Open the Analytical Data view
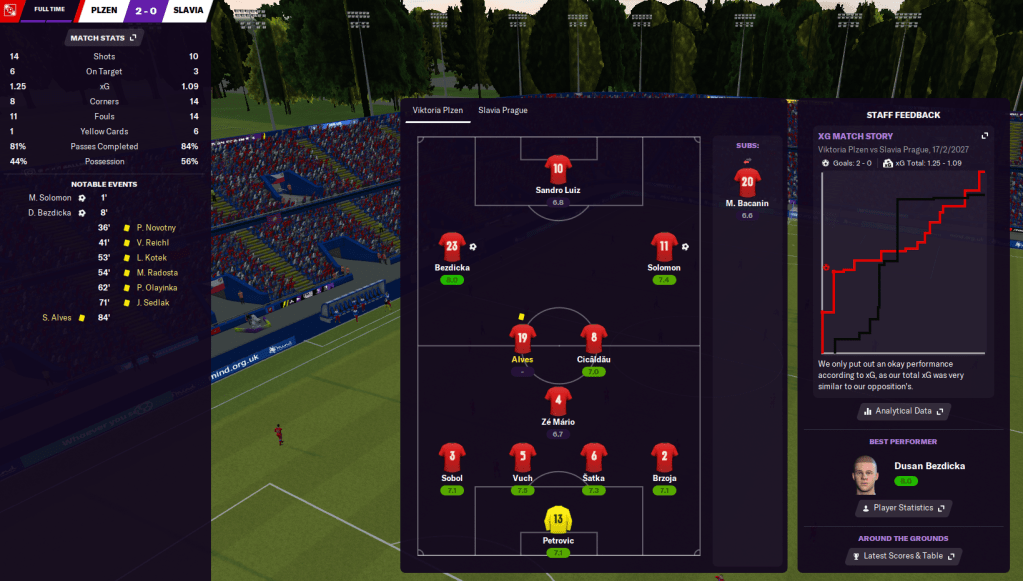 pos(903,411)
